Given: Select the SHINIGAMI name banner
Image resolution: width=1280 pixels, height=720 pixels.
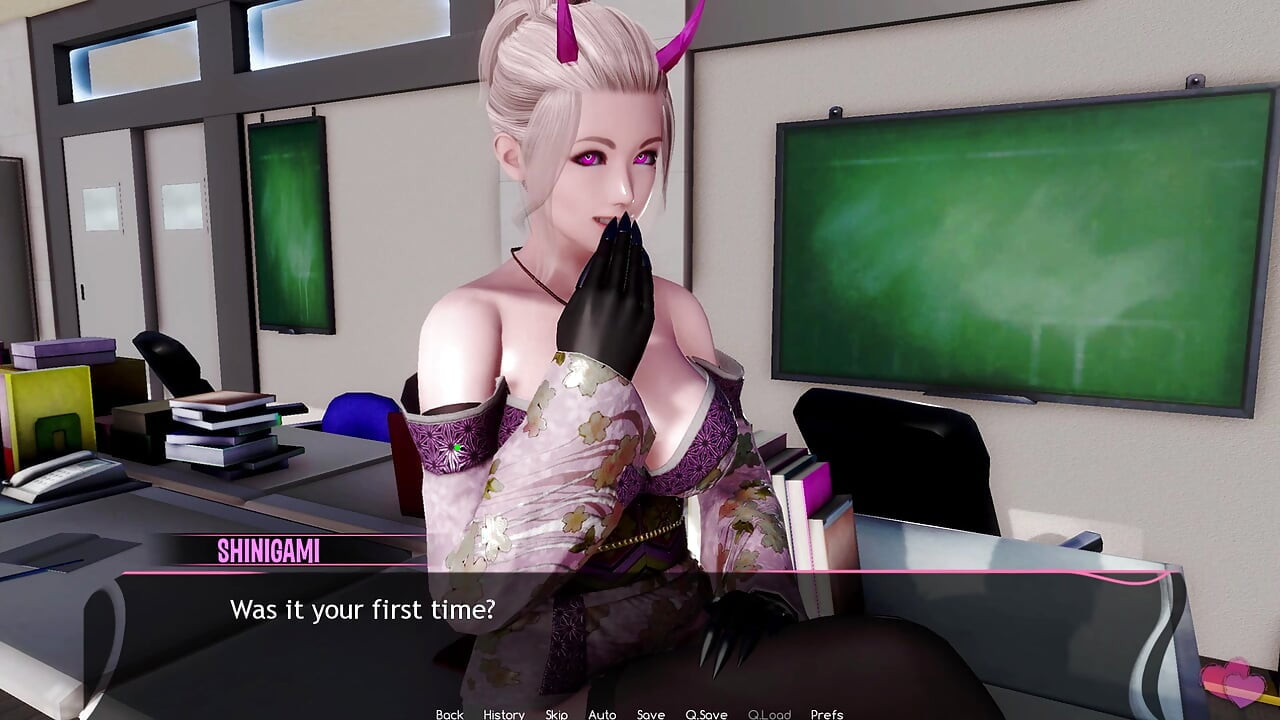Looking at the screenshot, I should tap(271, 548).
